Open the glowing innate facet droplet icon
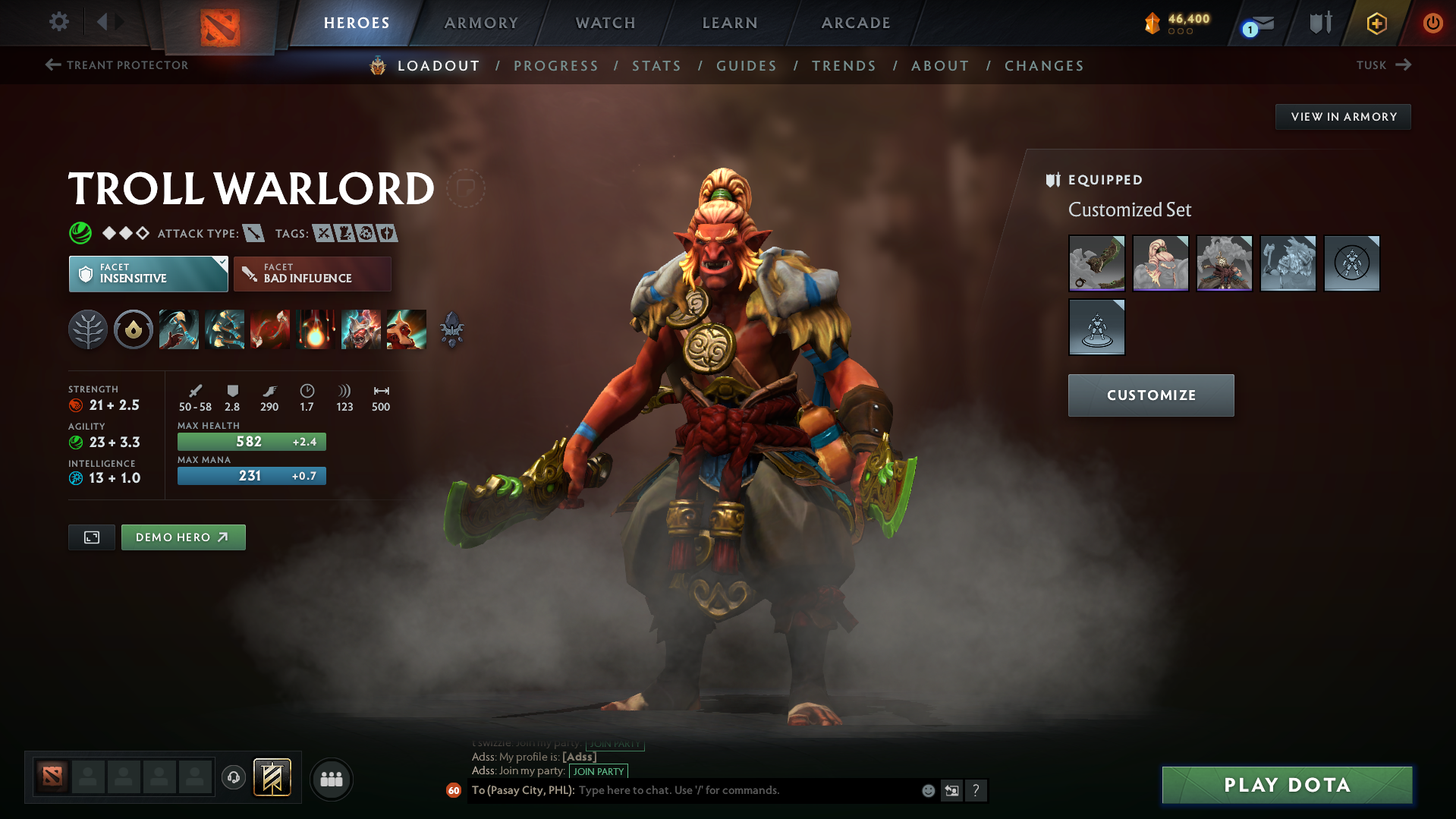Image resolution: width=1456 pixels, height=819 pixels. click(134, 329)
